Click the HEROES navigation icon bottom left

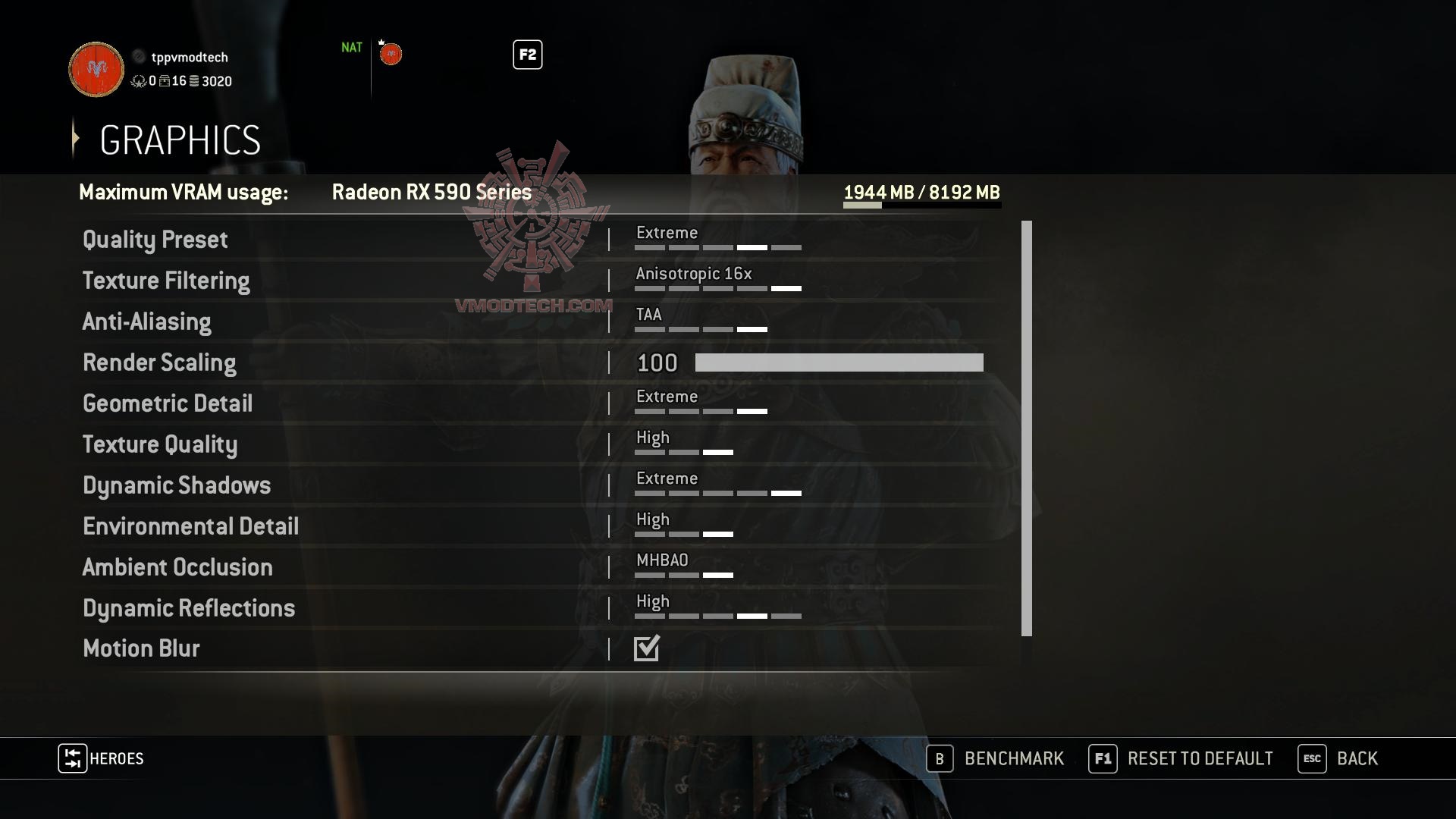(x=72, y=758)
